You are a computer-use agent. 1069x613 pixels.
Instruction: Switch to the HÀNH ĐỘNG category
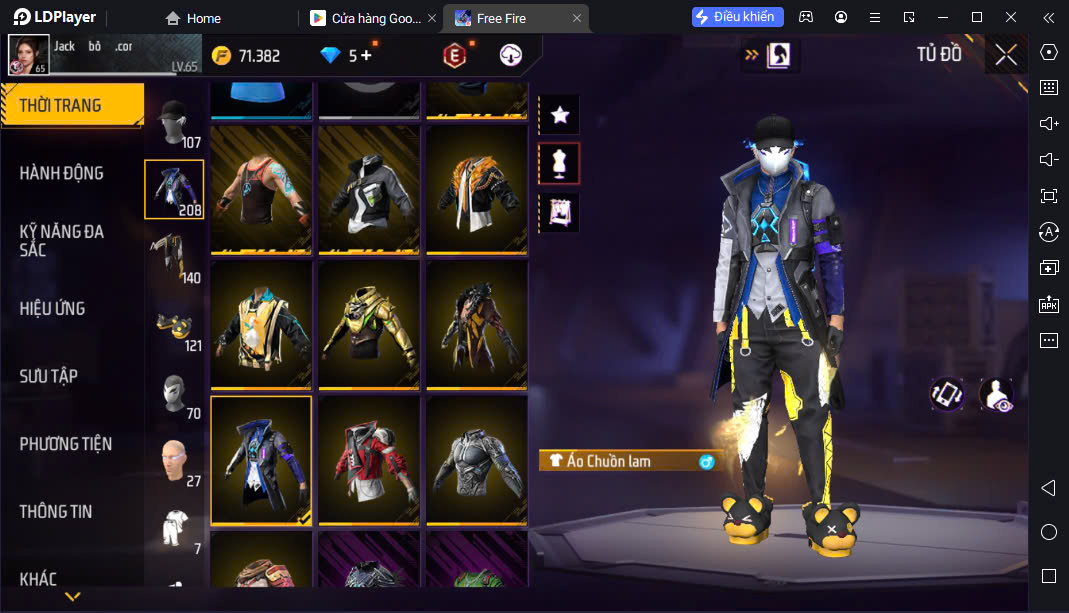pos(62,173)
